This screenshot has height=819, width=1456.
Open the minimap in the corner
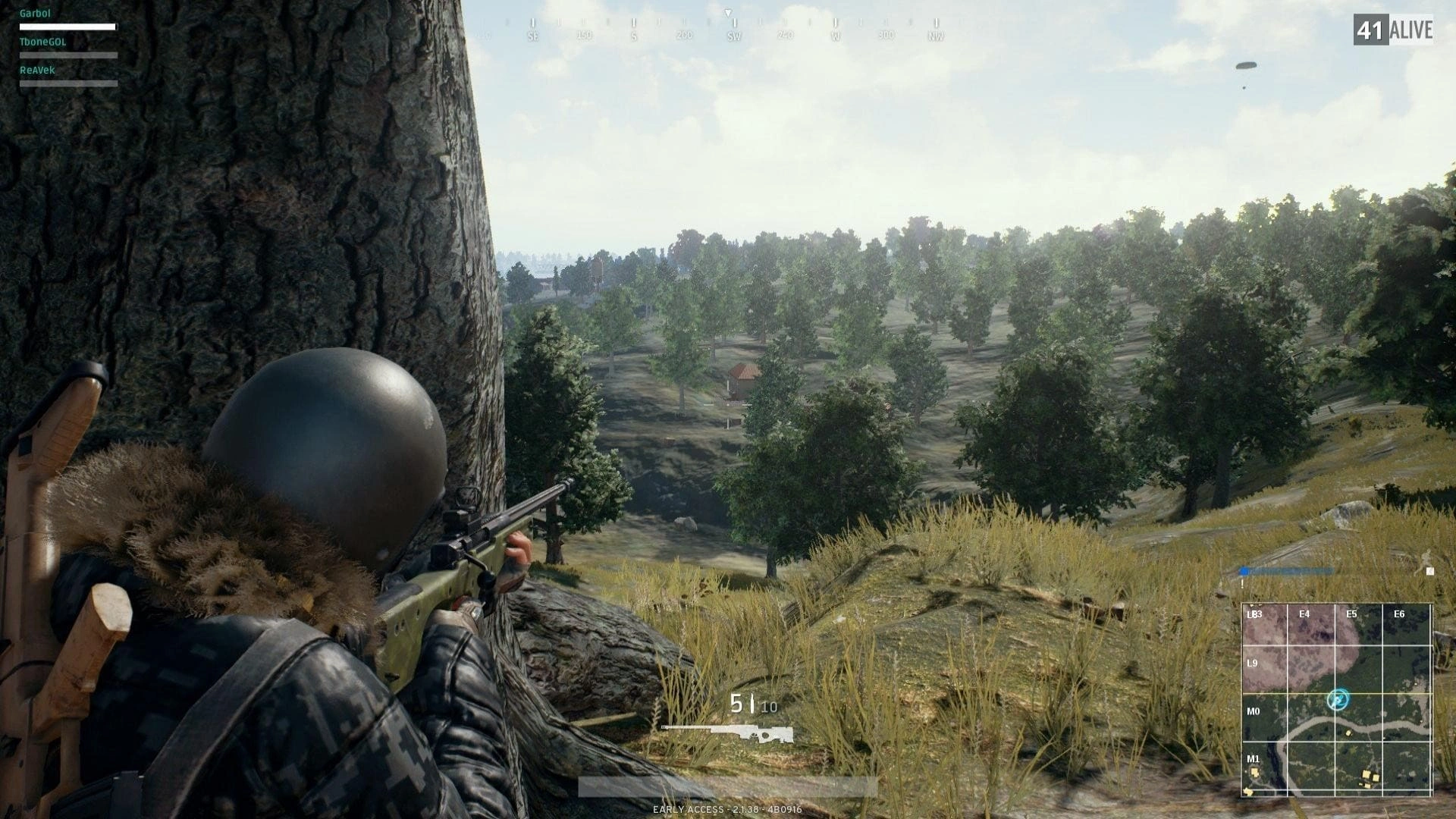click(1336, 700)
